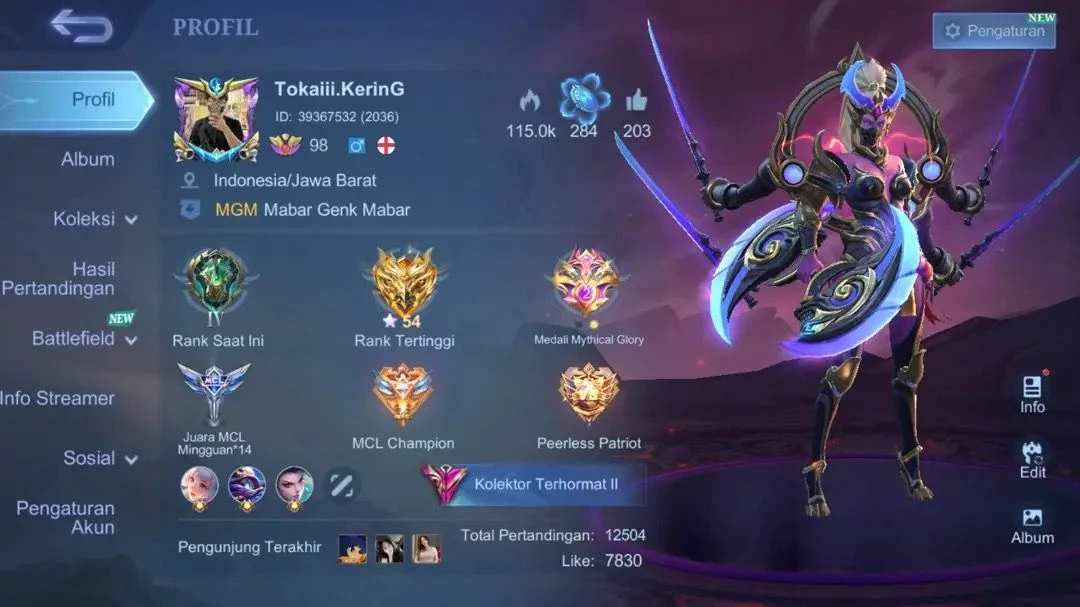Open Album icon beside hero

coord(1033,526)
